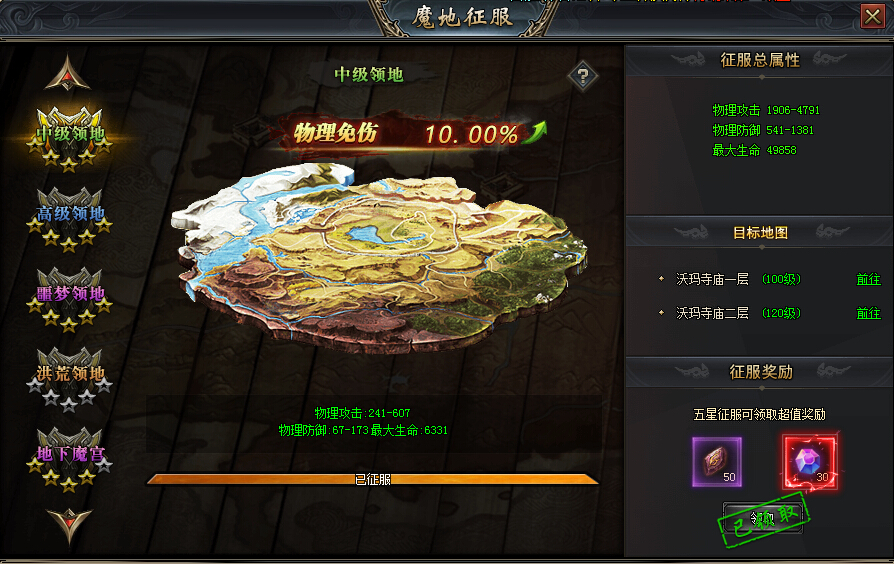This screenshot has width=894, height=564.
Task: Choose the 洪荒领地 territory tab
Action: (x=69, y=375)
